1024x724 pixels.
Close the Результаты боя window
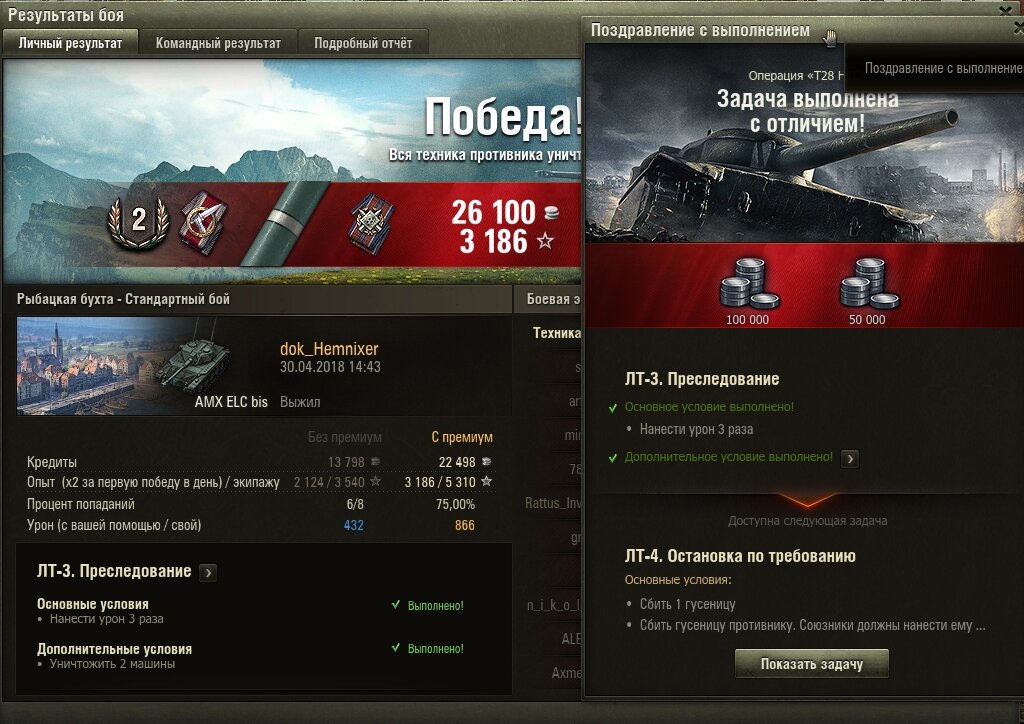pyautogui.click(x=1005, y=9)
